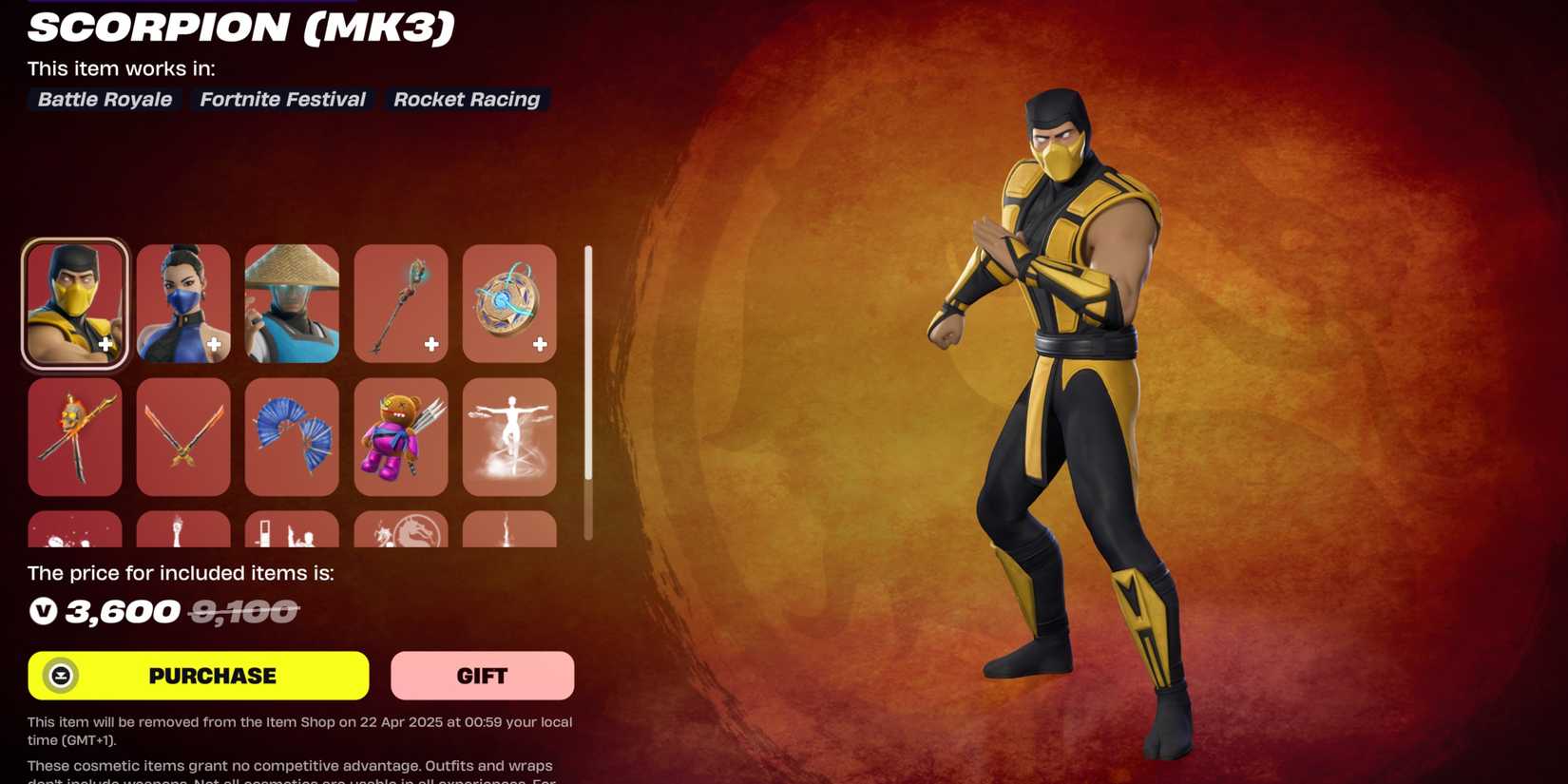This screenshot has width=1568, height=784.
Task: Toggle the plus on the Scorpion outfit thumbnail
Action: tap(105, 345)
